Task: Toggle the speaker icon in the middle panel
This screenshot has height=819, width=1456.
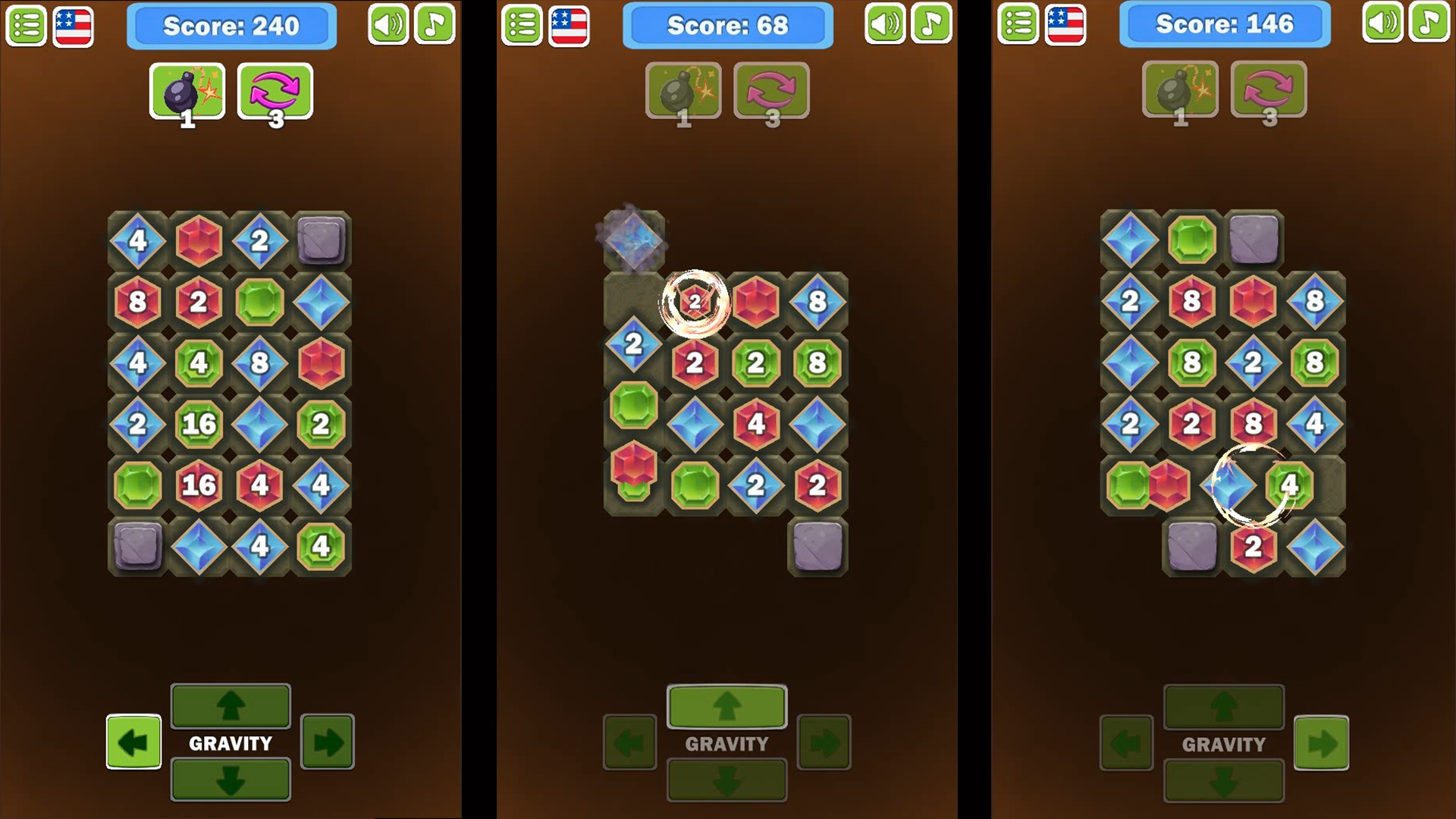Action: (x=884, y=24)
